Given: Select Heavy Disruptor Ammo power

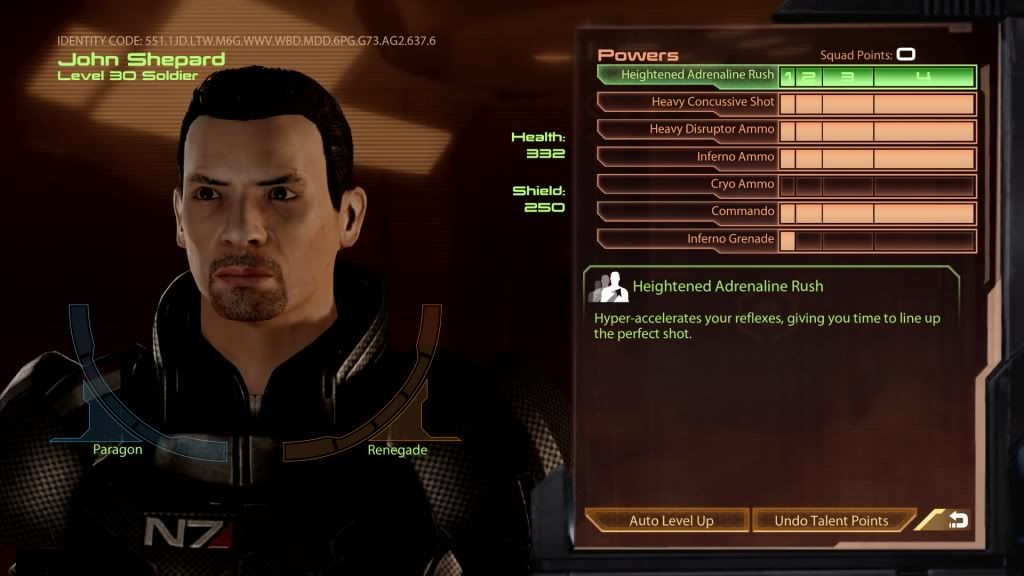Looking at the screenshot, I should (x=688, y=130).
